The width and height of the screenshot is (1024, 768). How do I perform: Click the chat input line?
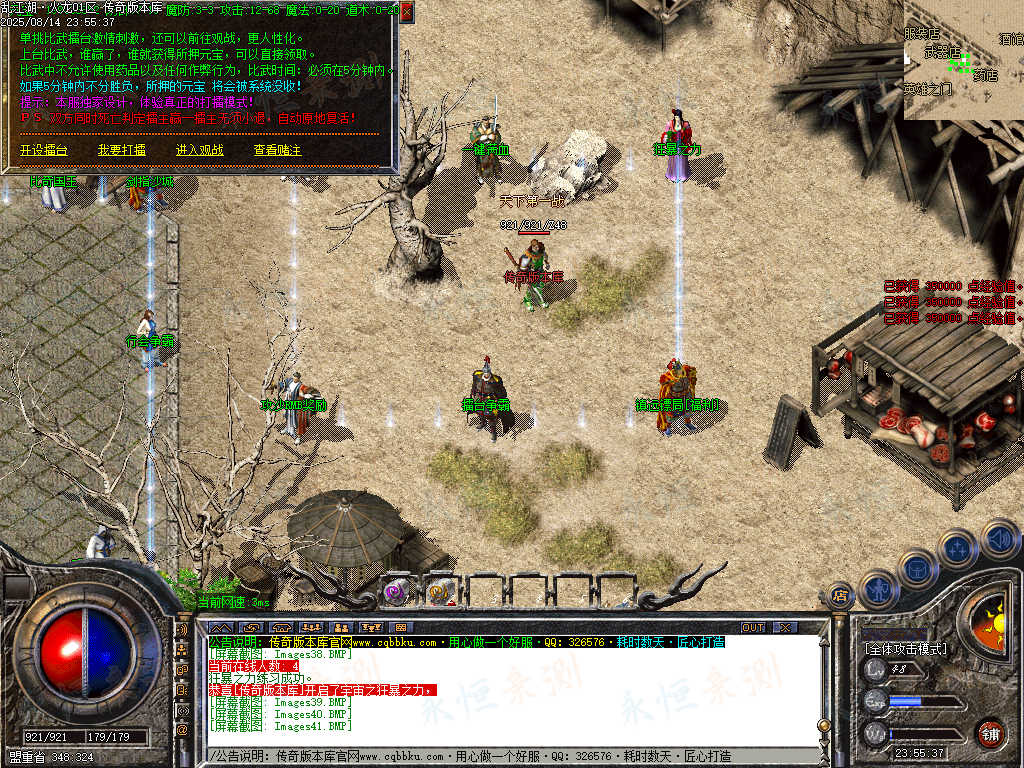500,756
